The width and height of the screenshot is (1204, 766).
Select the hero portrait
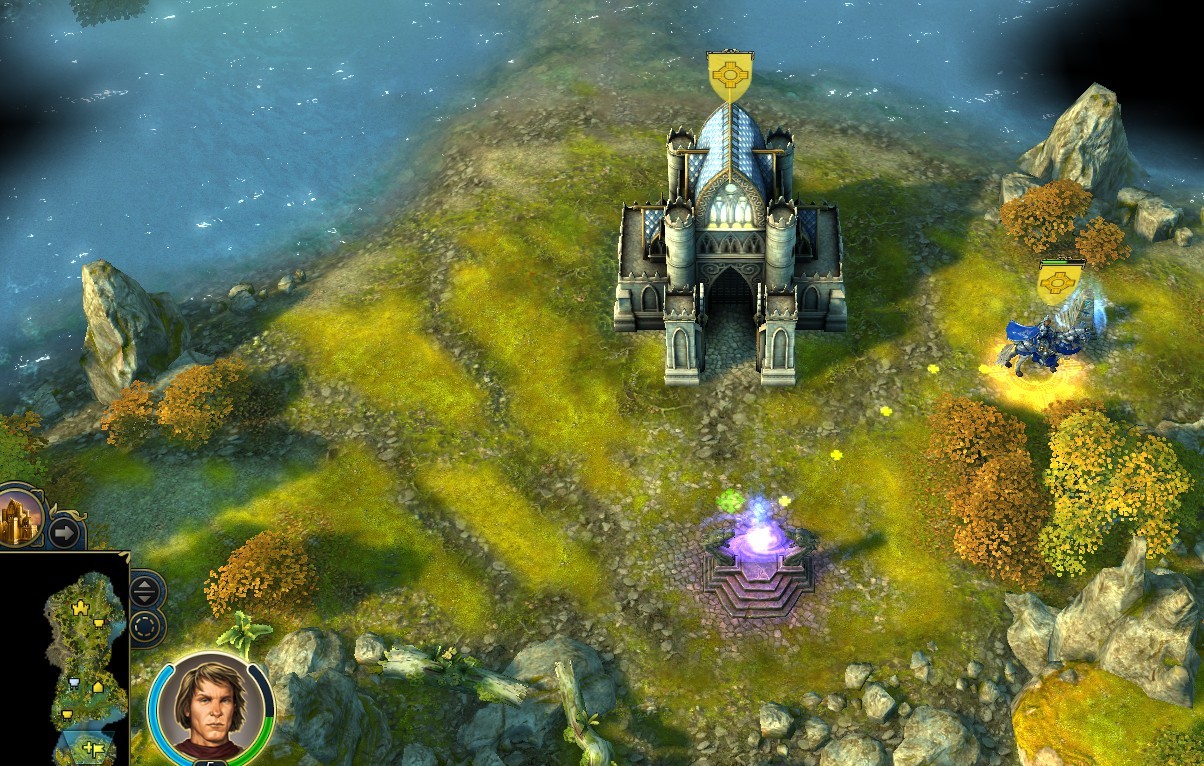pyautogui.click(x=210, y=709)
